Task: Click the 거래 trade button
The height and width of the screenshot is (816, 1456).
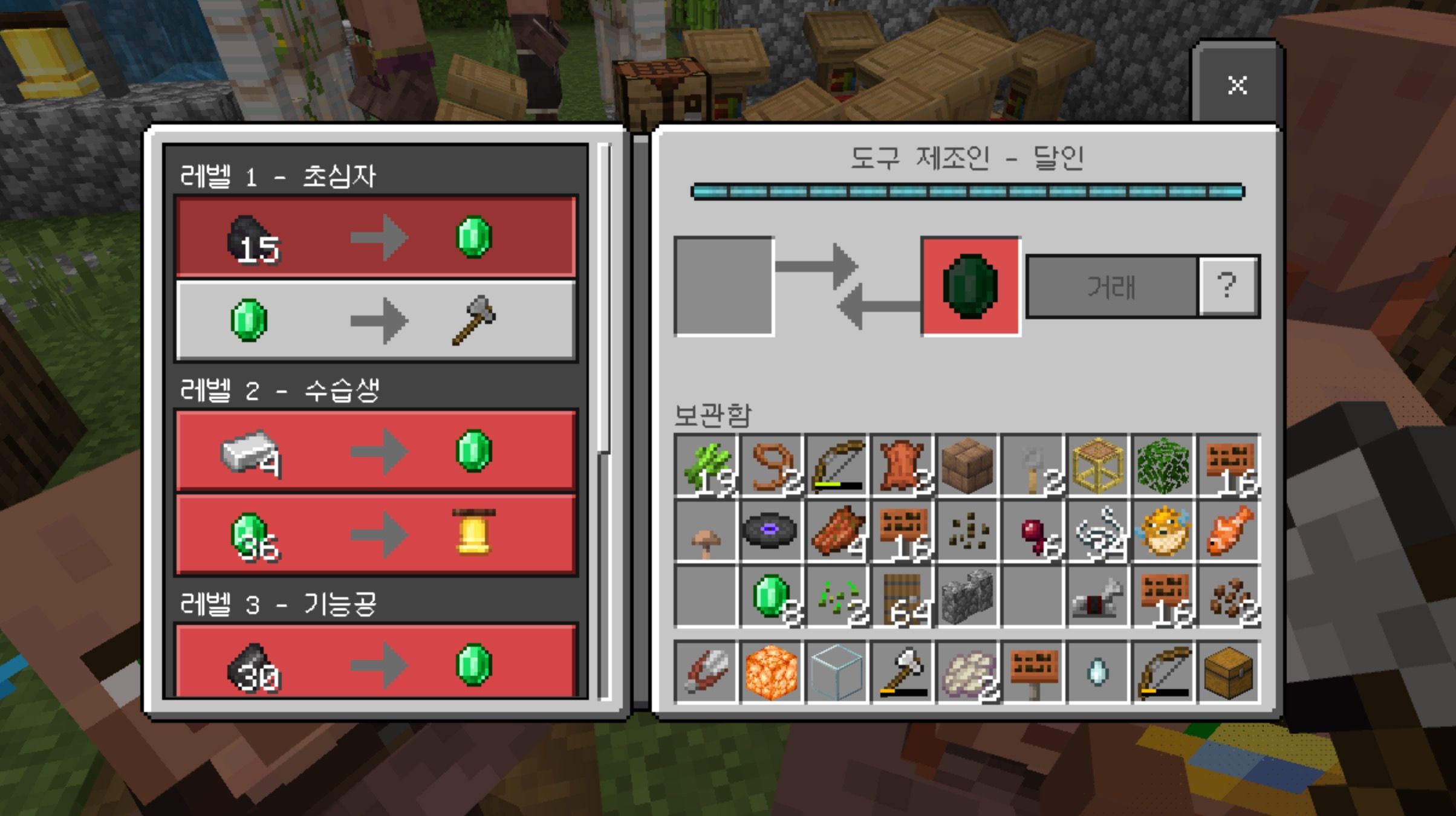Action: click(x=1111, y=287)
